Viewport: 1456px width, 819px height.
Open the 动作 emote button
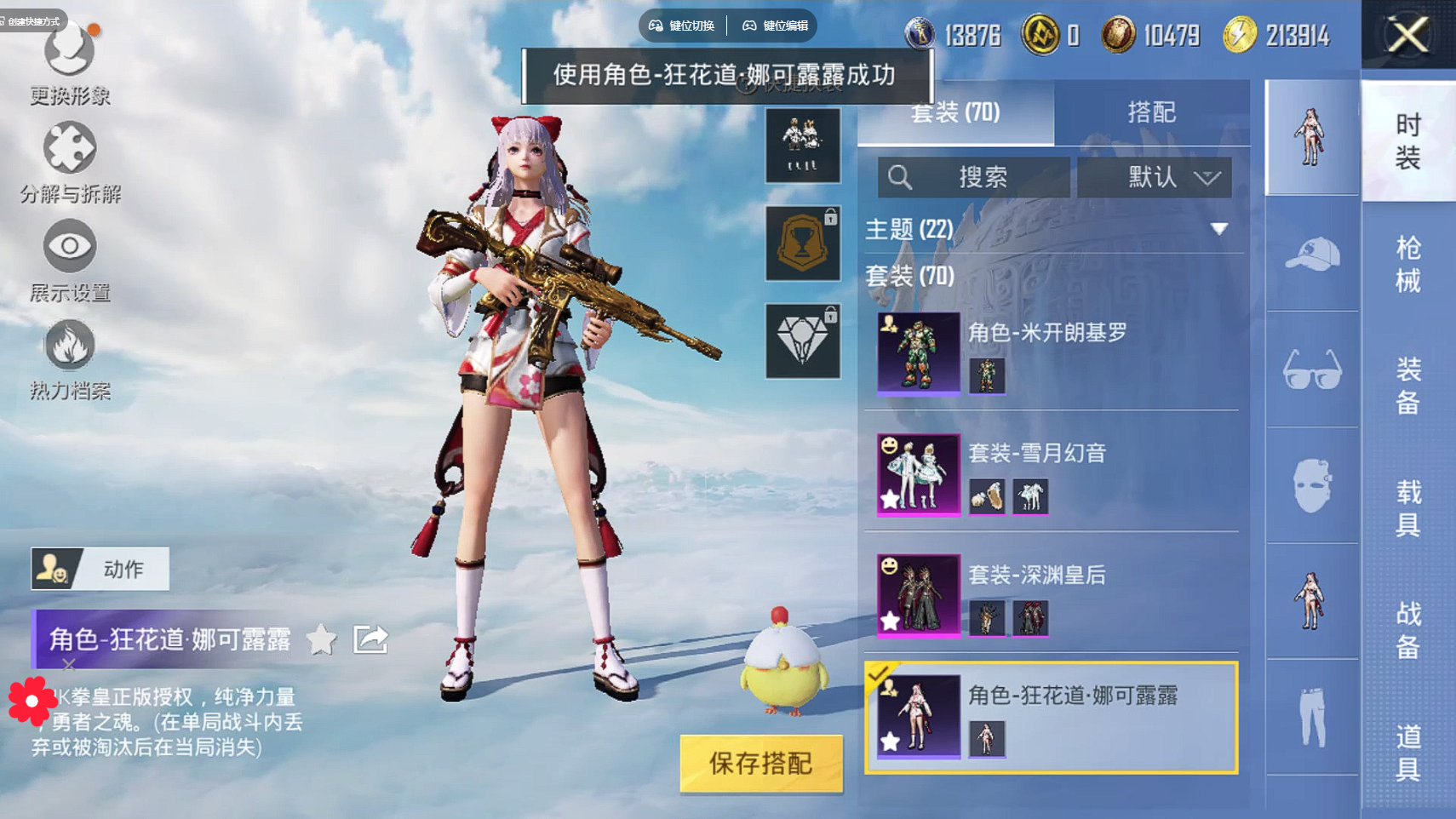(100, 569)
